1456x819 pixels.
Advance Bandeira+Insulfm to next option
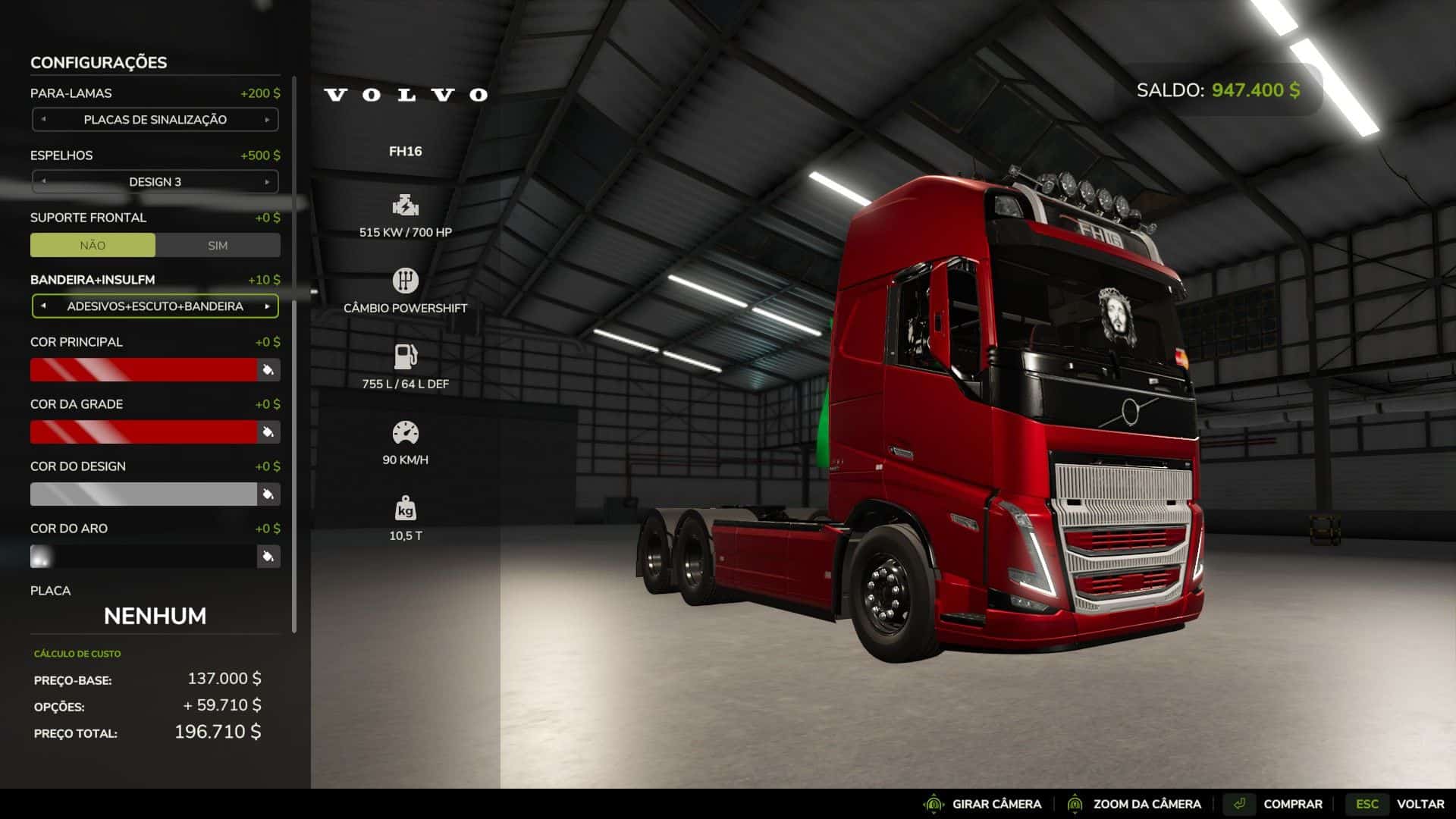tap(267, 306)
